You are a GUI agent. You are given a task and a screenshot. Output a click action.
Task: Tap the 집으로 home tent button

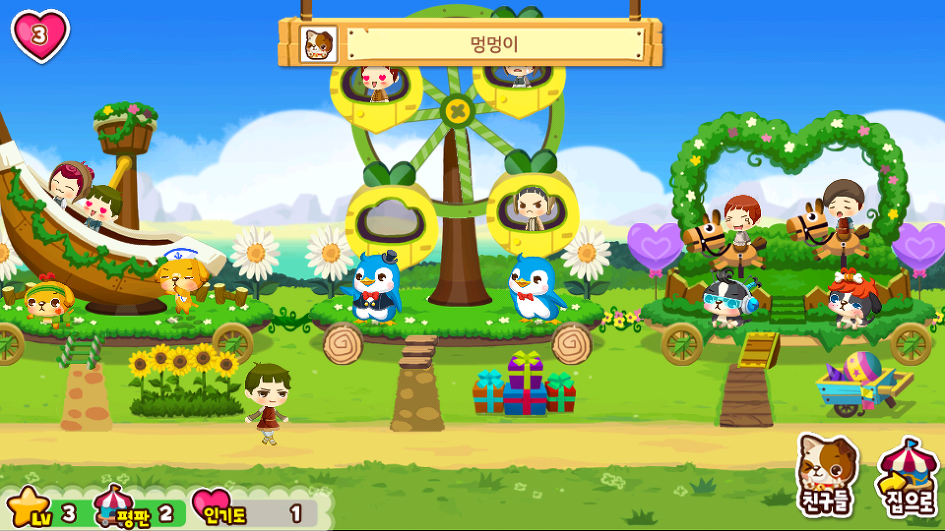tap(907, 475)
